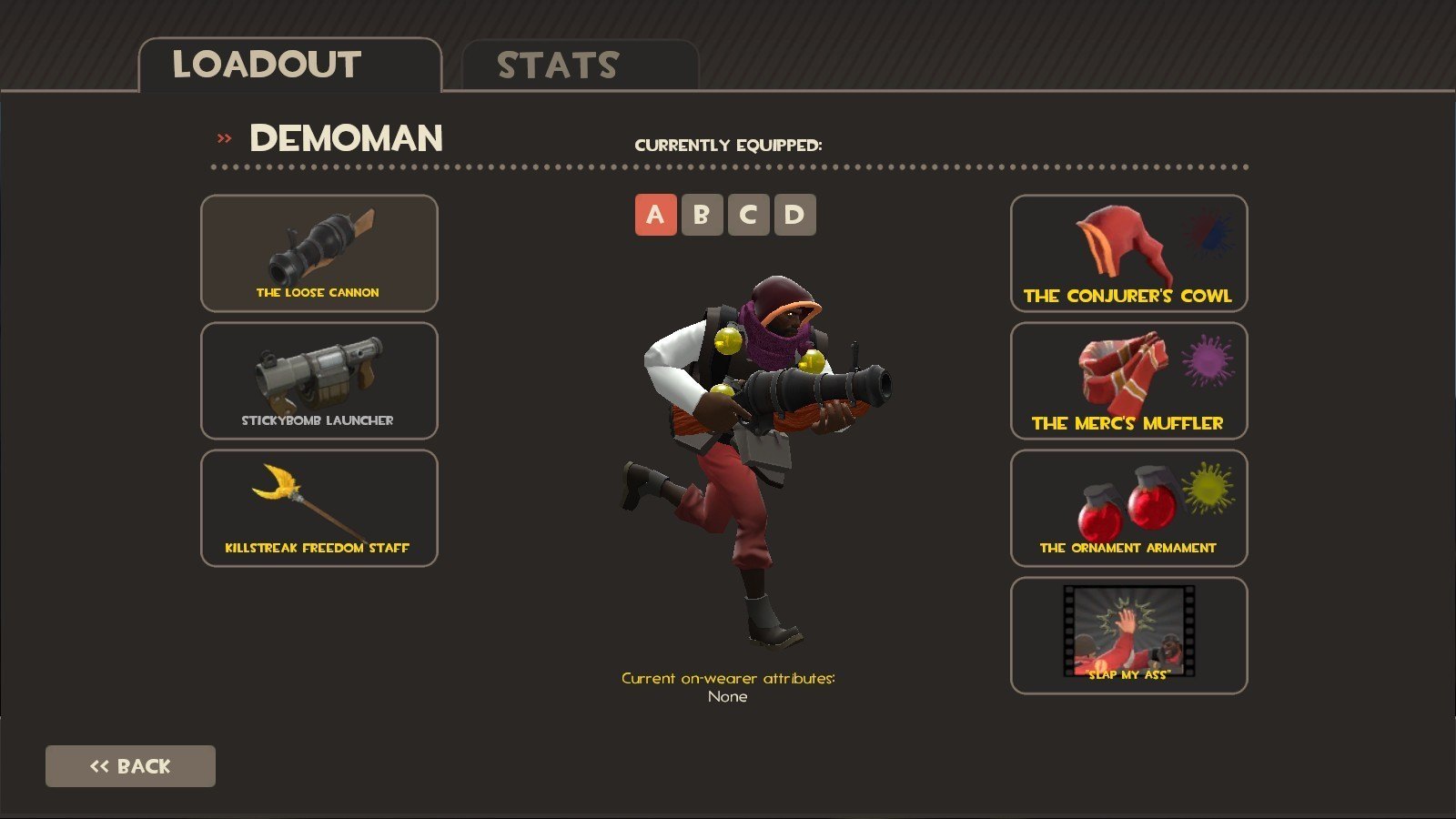
Task: Click The Ornament Armament cosmetic slot
Action: click(x=1128, y=508)
